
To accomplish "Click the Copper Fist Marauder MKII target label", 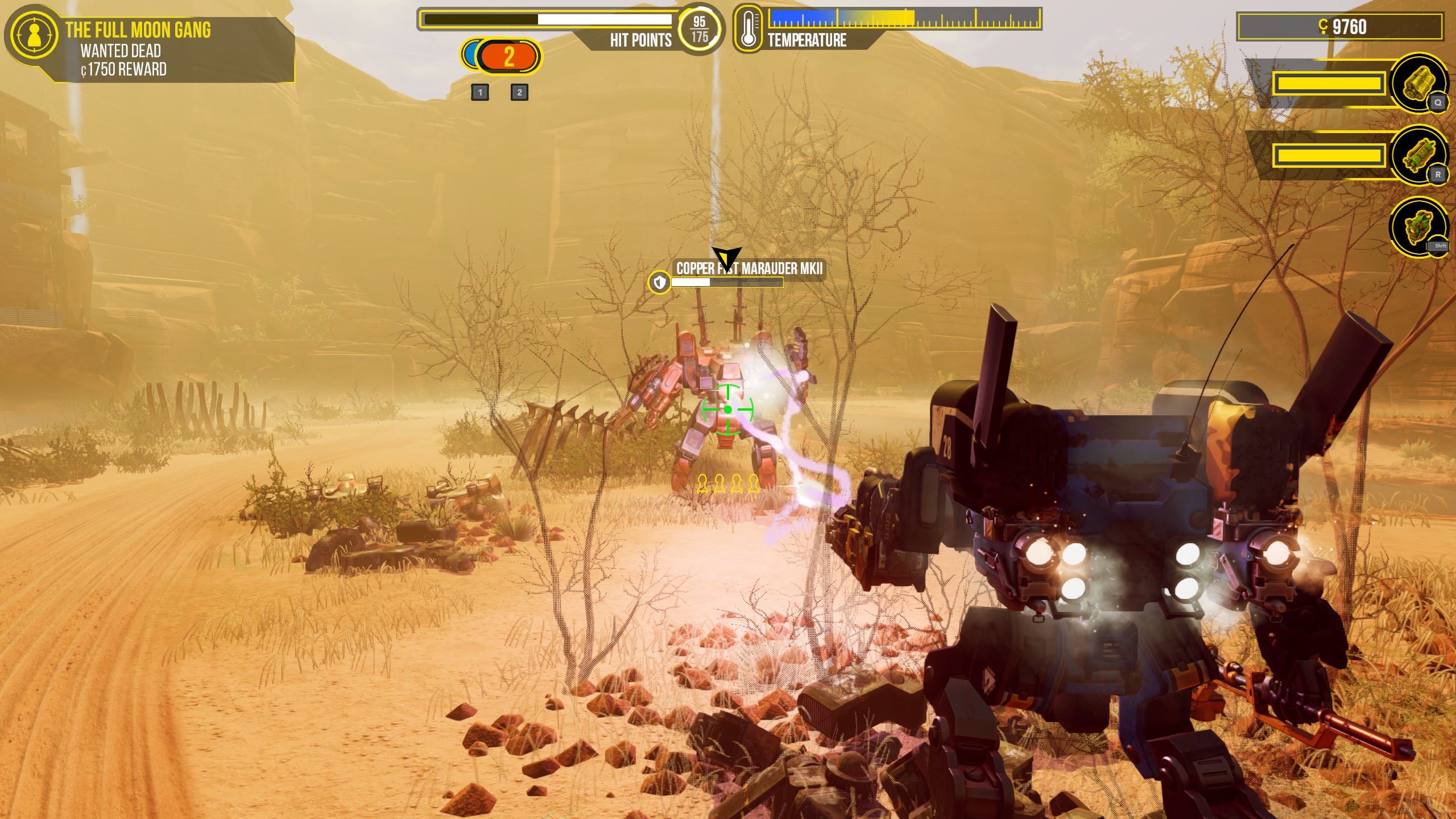I will 749,268.
